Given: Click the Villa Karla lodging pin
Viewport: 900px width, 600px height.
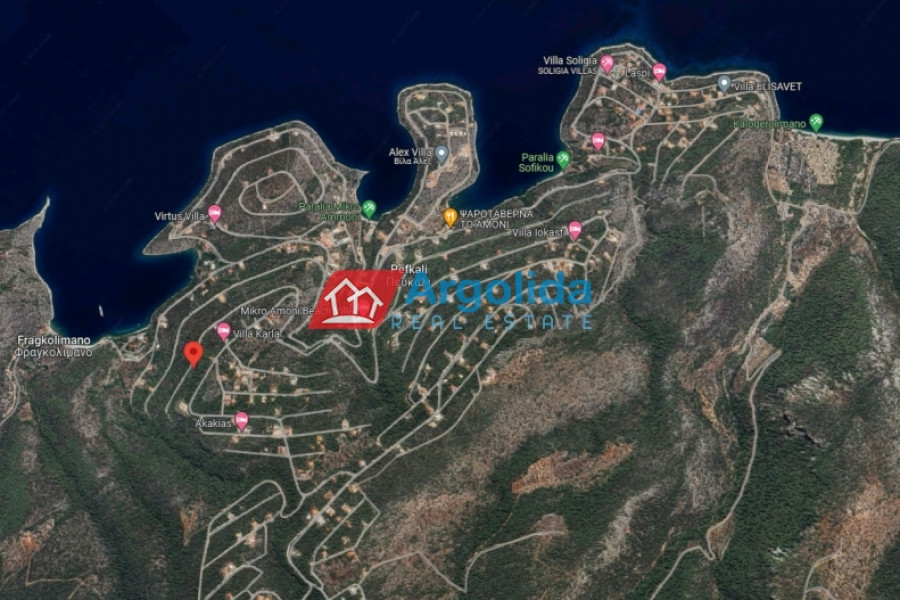Looking at the screenshot, I should (224, 331).
